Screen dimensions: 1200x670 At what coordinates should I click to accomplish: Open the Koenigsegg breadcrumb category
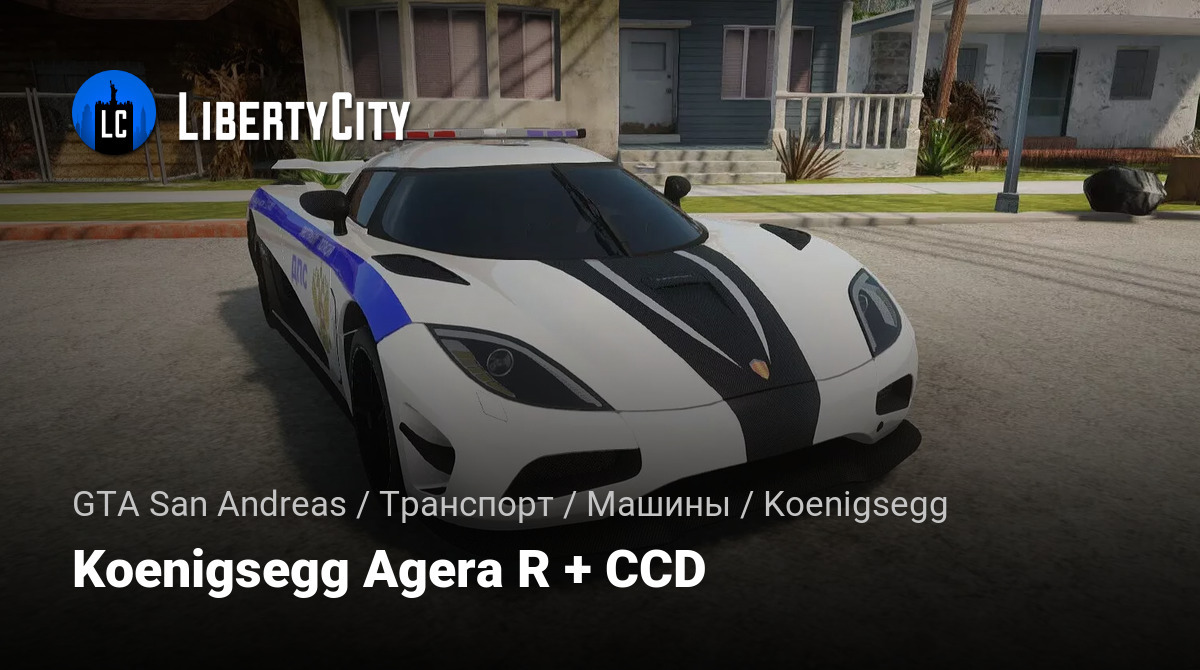[x=855, y=506]
